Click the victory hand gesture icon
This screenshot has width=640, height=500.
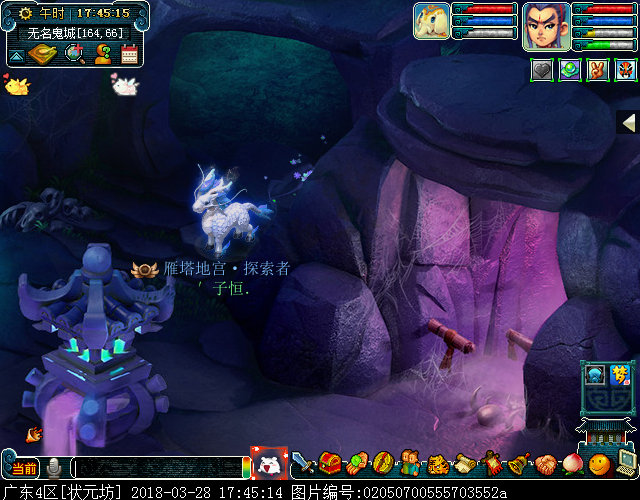point(597,70)
